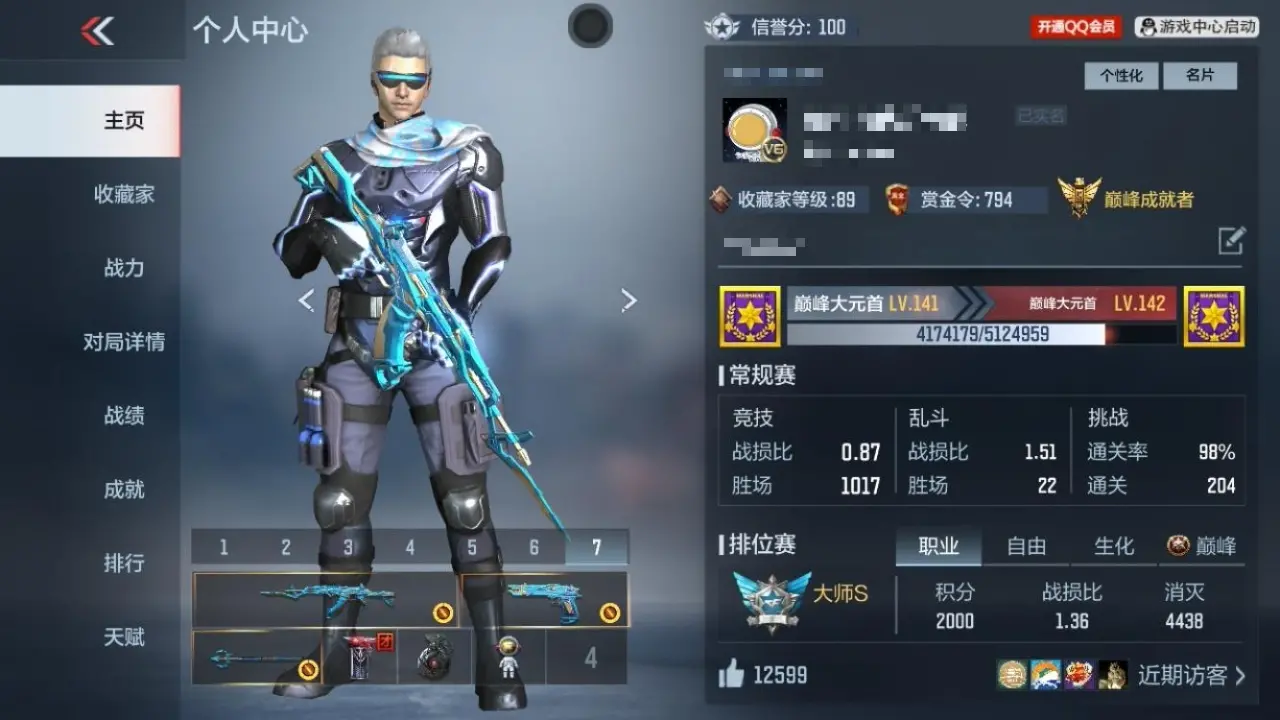Click the 开通QQ会员 membership button

1076,27
